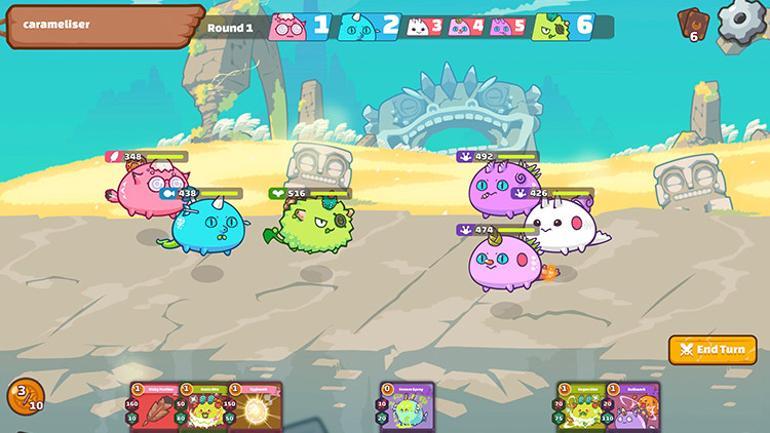The height and width of the screenshot is (433, 770).
Task: Select the green card with 70 attack
Action: (581, 408)
